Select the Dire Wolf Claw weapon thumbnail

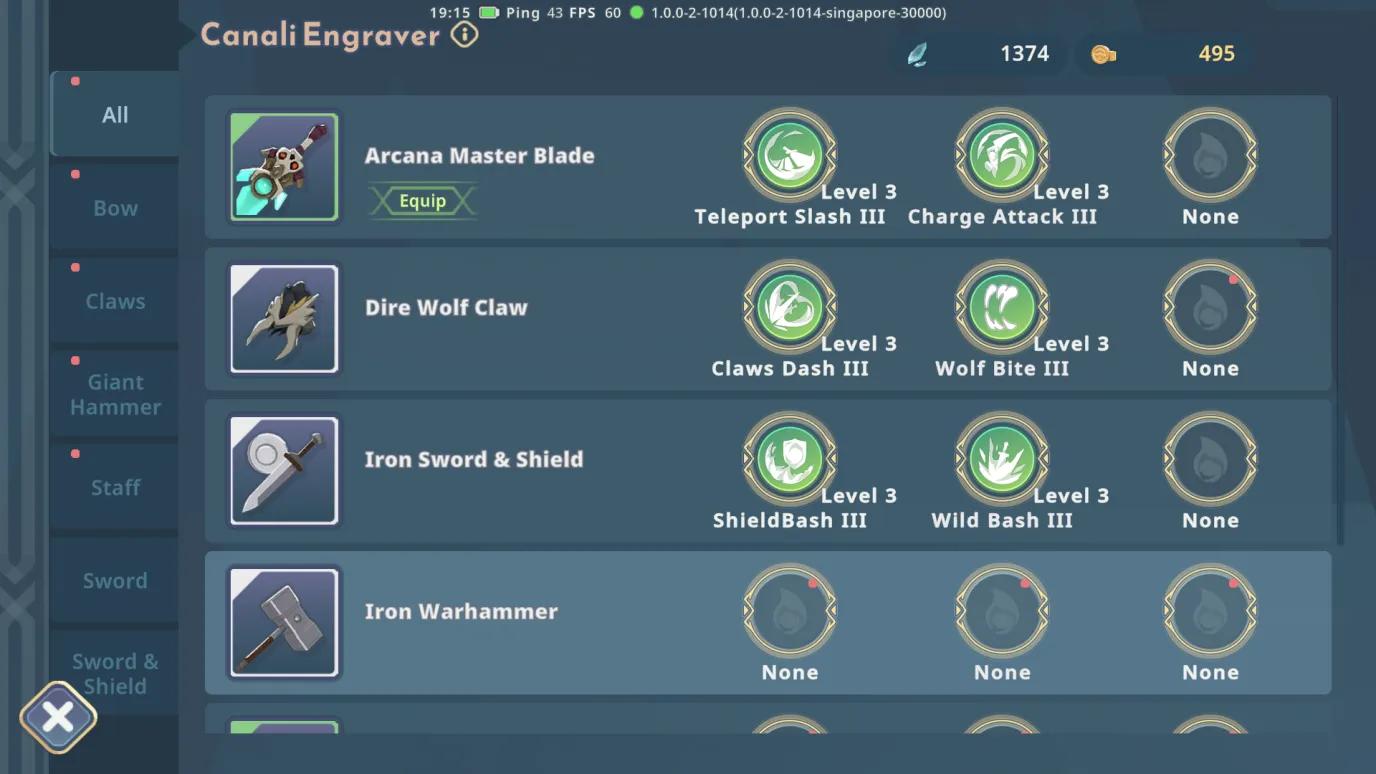coord(284,319)
